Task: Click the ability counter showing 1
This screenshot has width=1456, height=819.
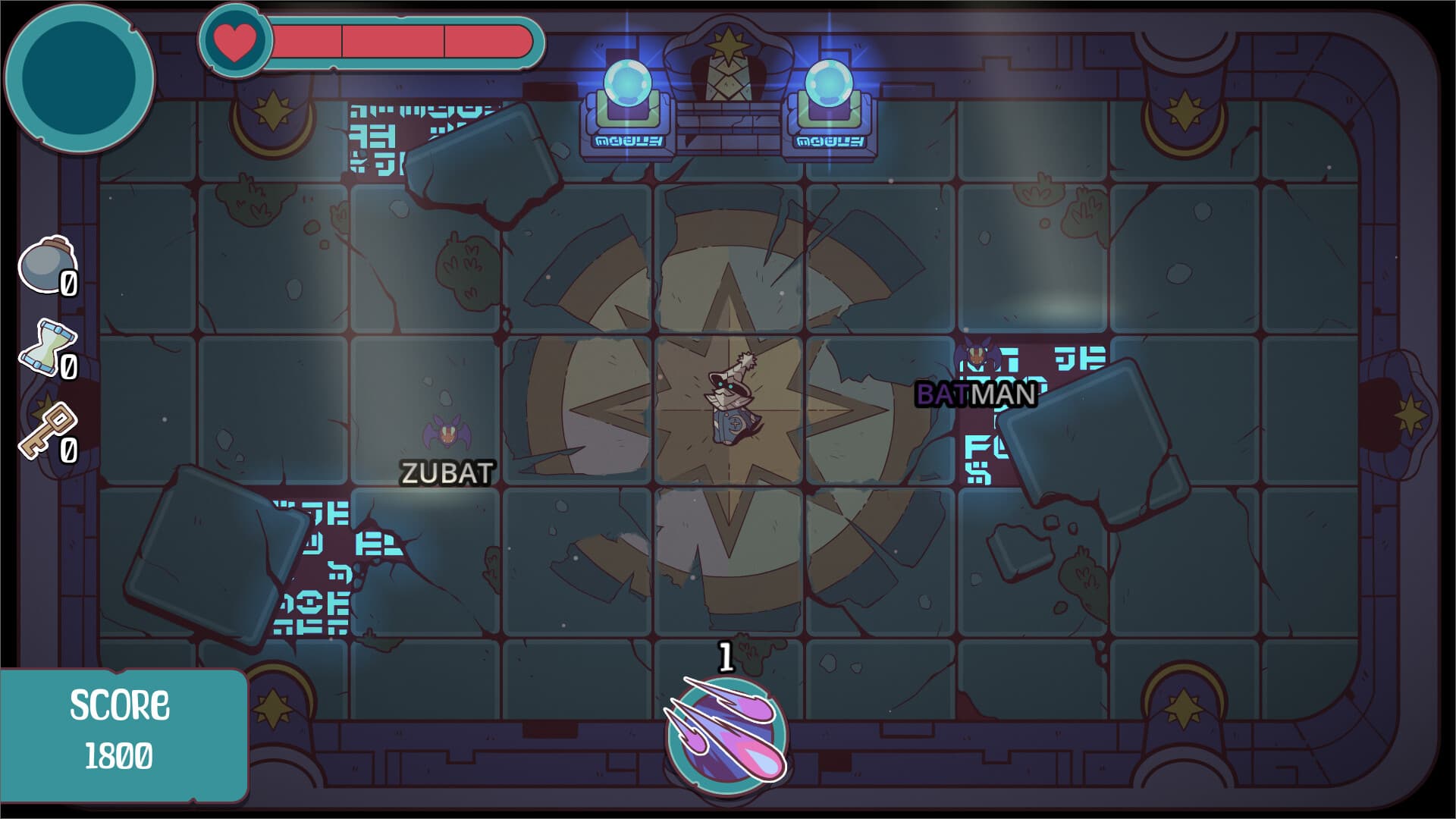Action: pyautogui.click(x=726, y=657)
